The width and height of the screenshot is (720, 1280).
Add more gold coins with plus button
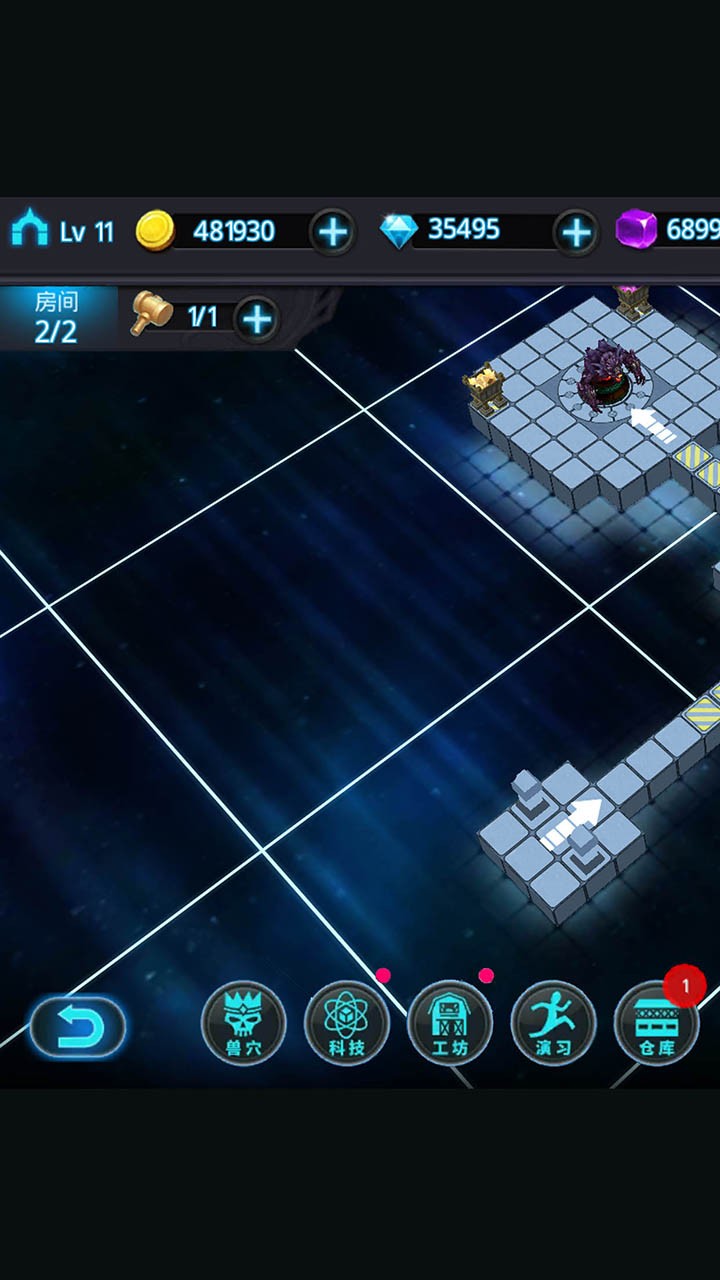pos(332,232)
